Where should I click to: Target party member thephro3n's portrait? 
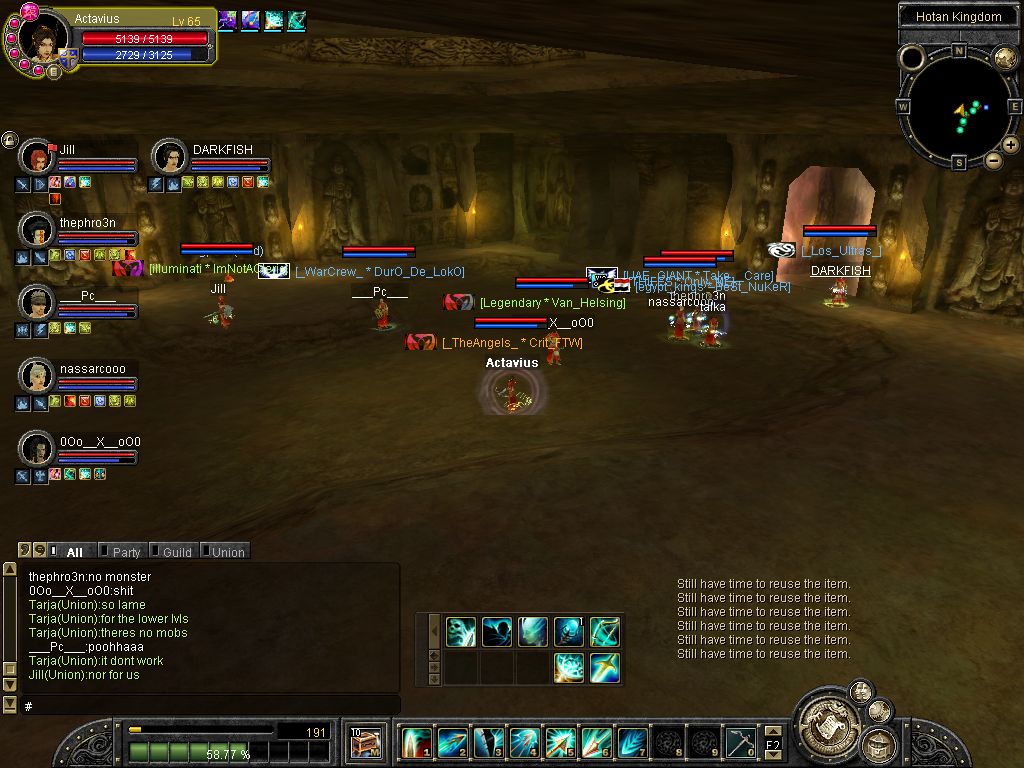(37, 230)
